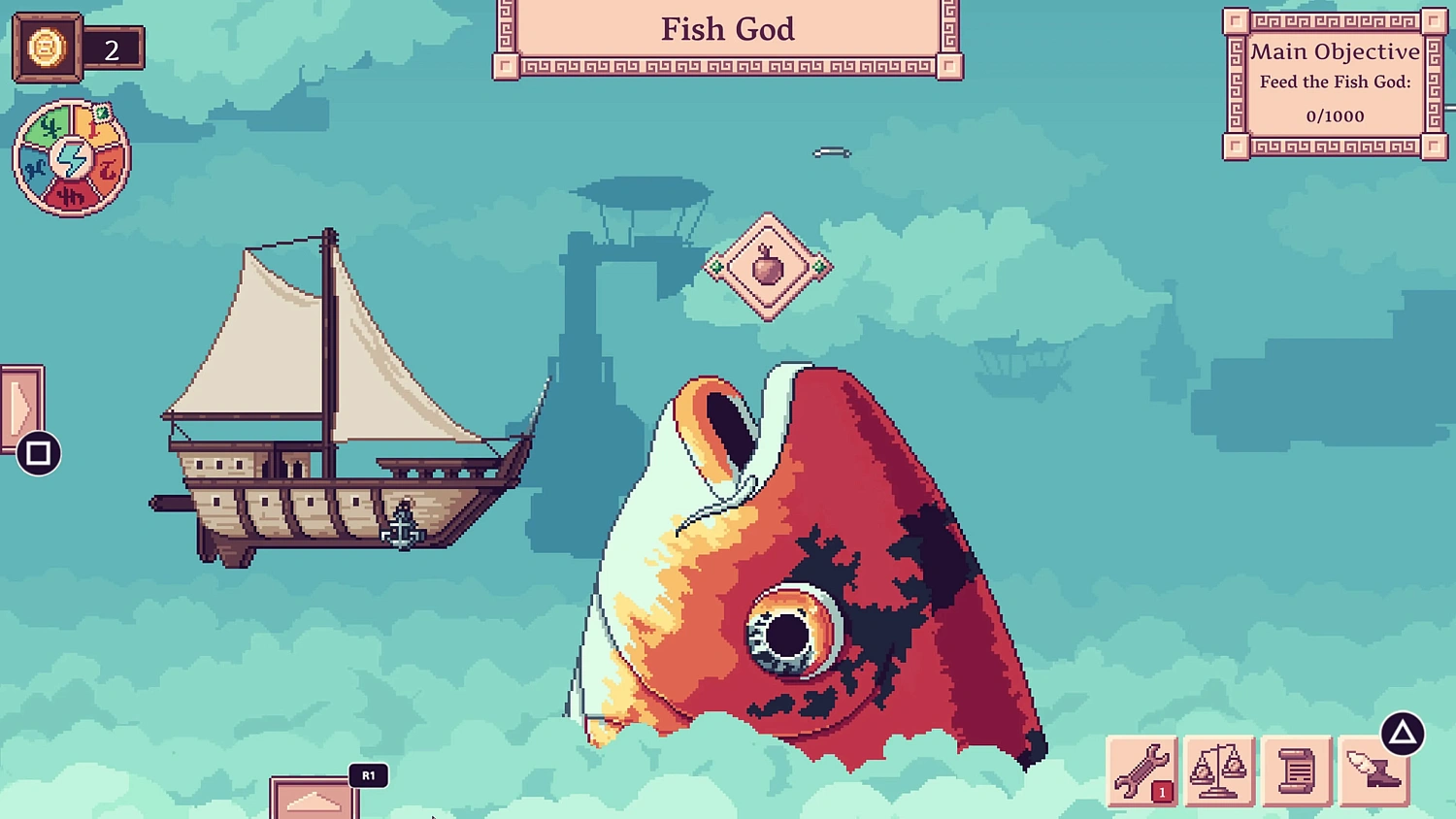Select the boot travel icon
The image size is (1456, 819).
pyautogui.click(x=1373, y=771)
